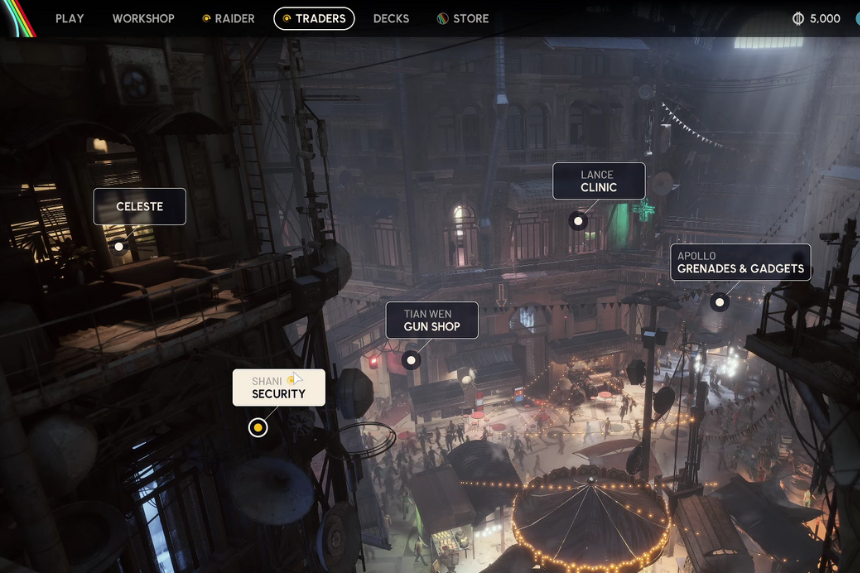860x573 pixels.
Task: Open the Decks tab
Action: 391,19
